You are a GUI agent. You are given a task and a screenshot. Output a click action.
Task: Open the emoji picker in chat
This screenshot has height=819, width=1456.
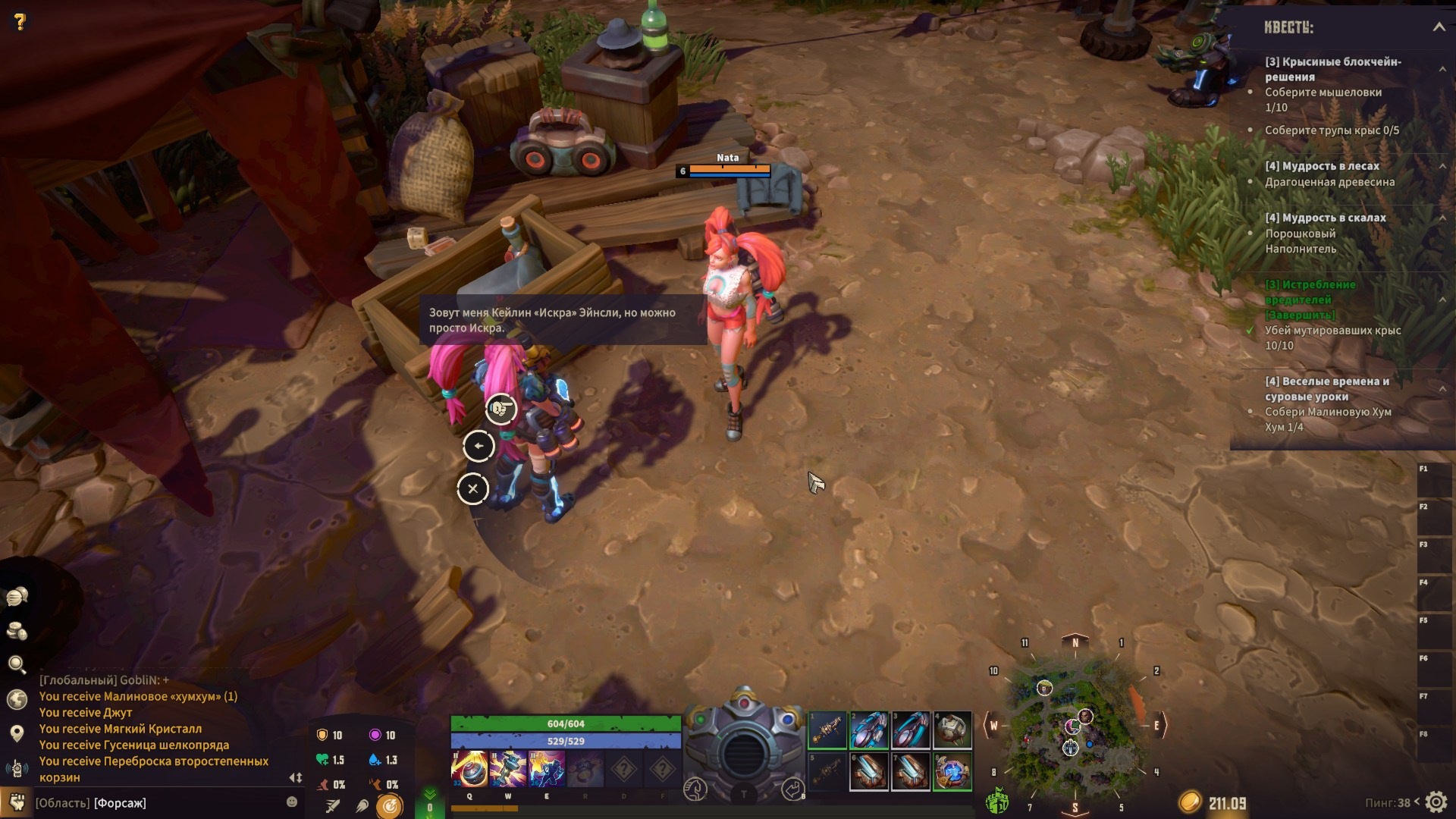point(292,802)
